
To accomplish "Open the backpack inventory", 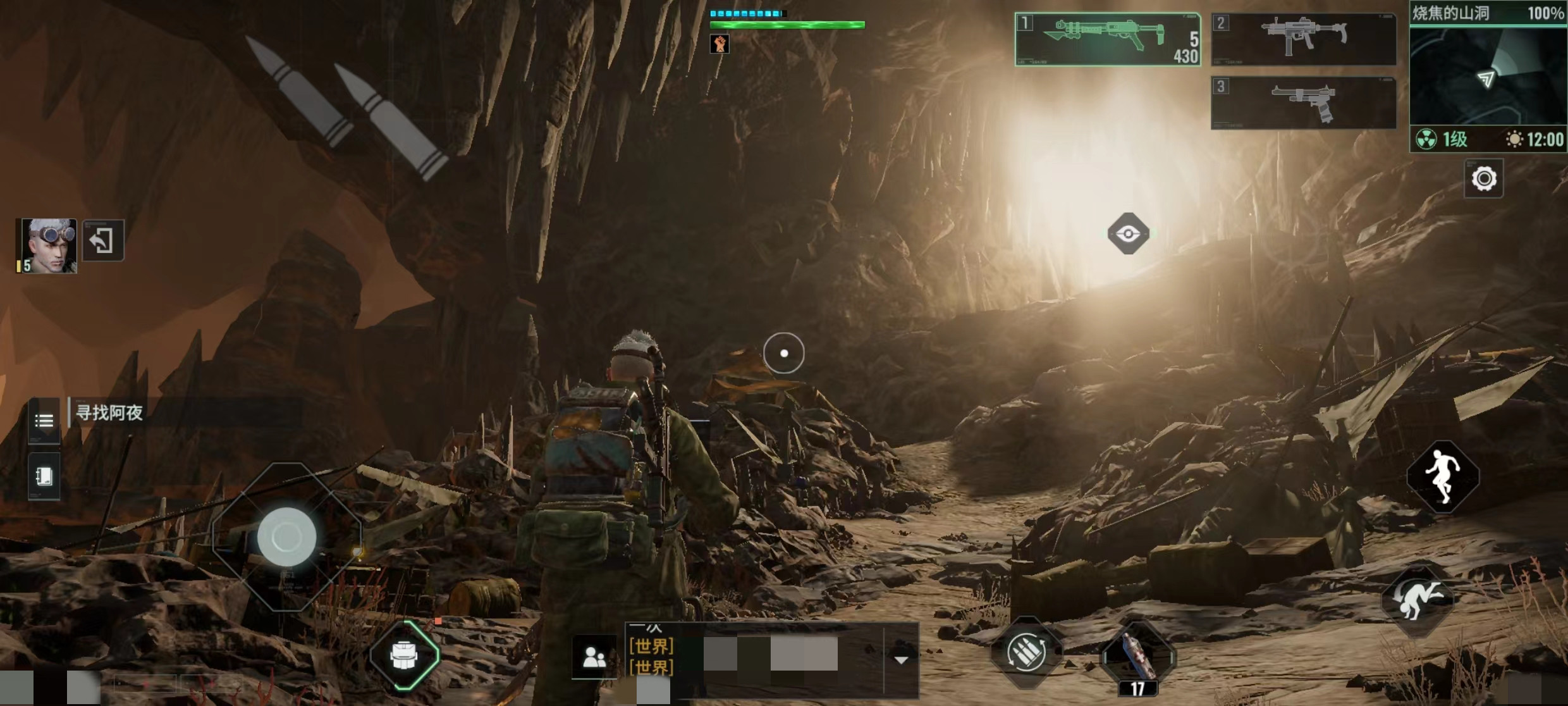I will coord(405,655).
